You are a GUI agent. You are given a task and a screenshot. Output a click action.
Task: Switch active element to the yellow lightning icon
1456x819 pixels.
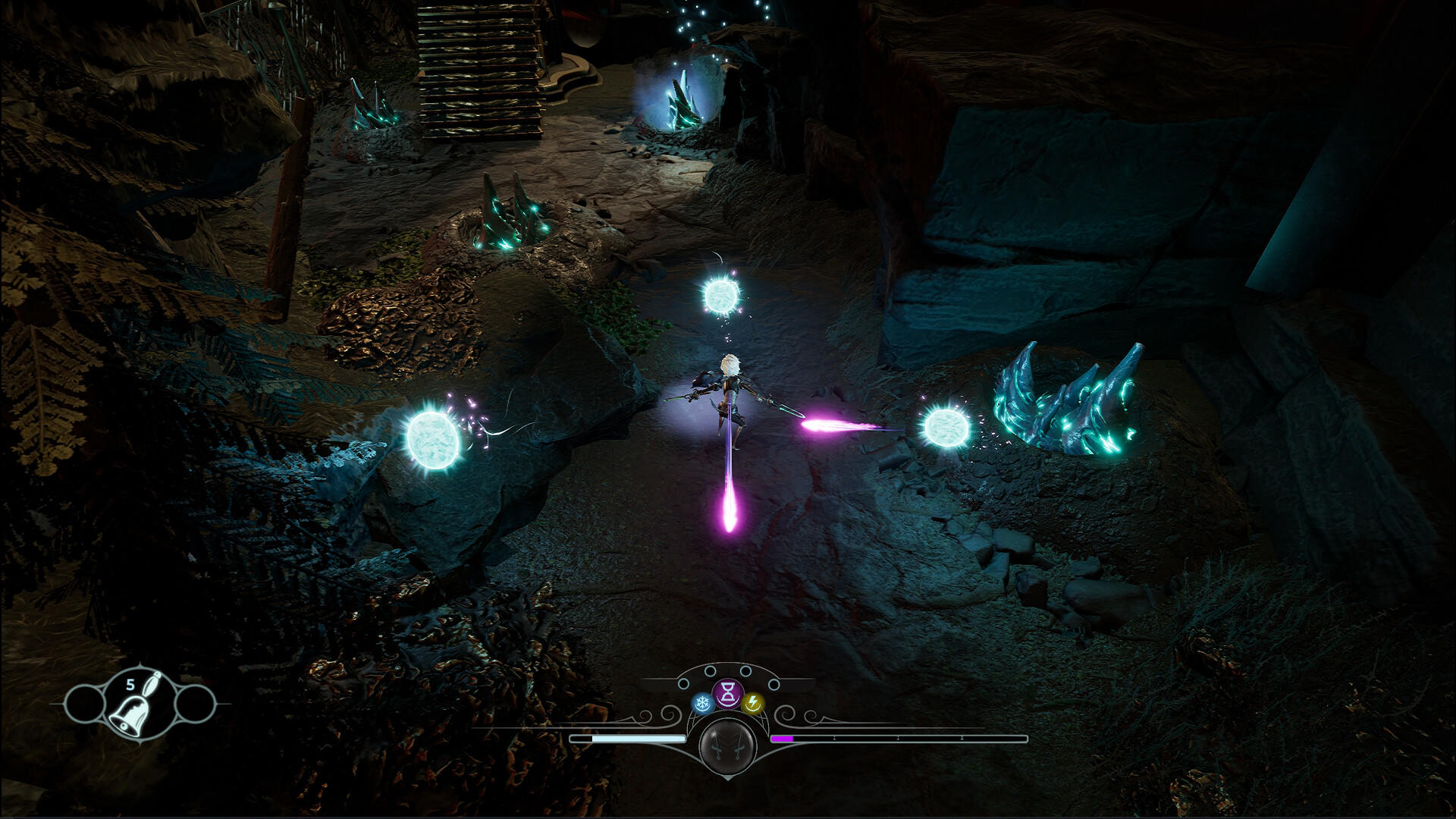[x=753, y=704]
